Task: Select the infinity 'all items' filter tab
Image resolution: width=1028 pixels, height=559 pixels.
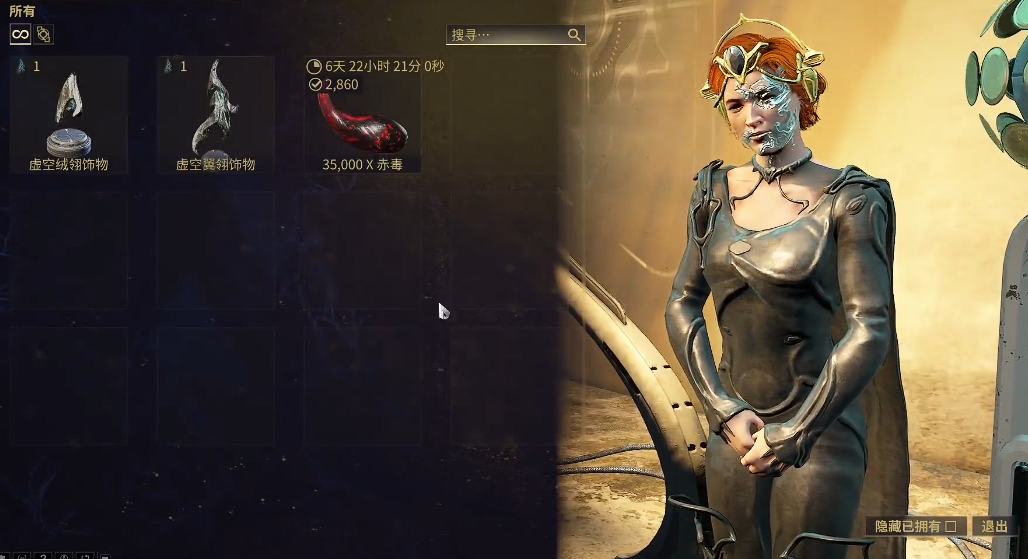Action: coord(20,34)
